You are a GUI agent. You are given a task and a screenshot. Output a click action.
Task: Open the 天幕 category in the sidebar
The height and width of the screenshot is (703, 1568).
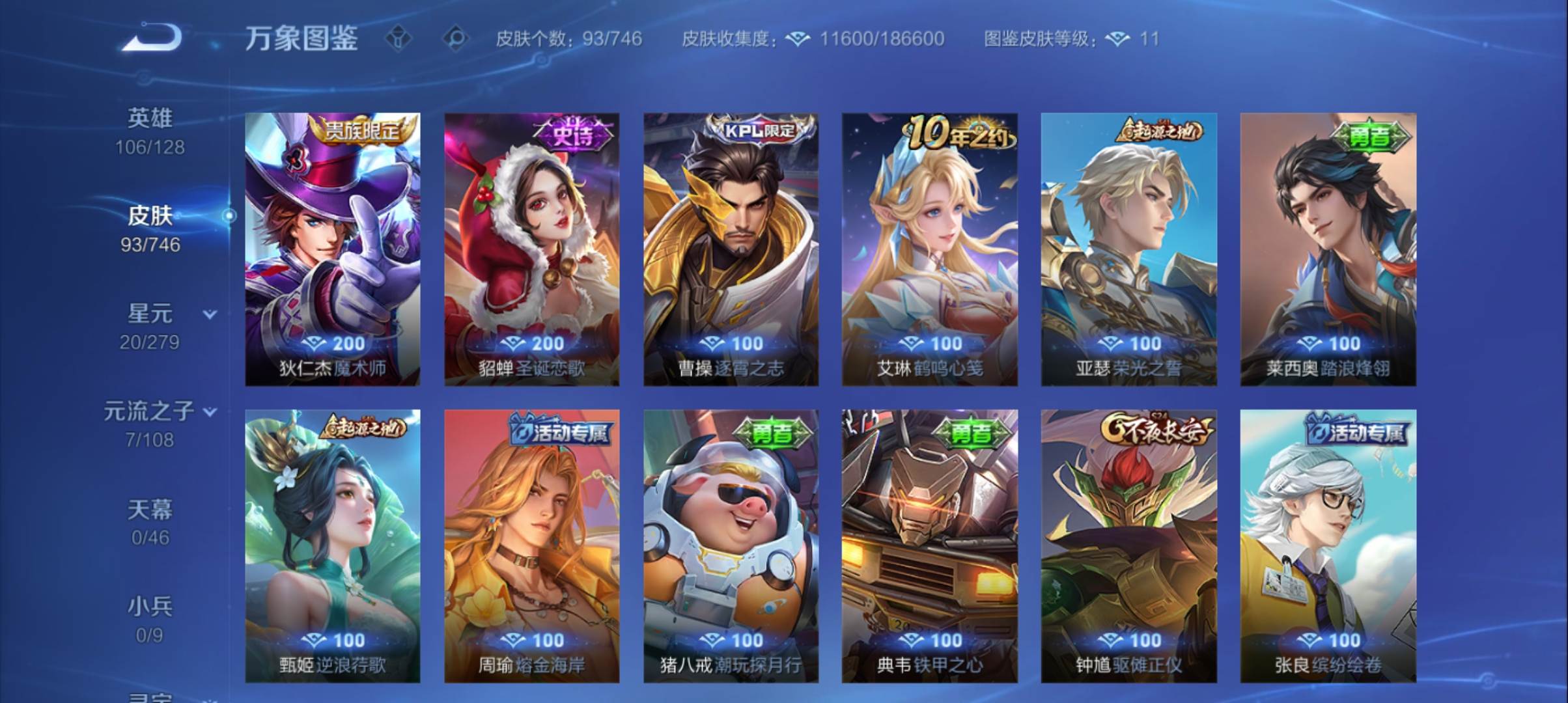coord(151,512)
